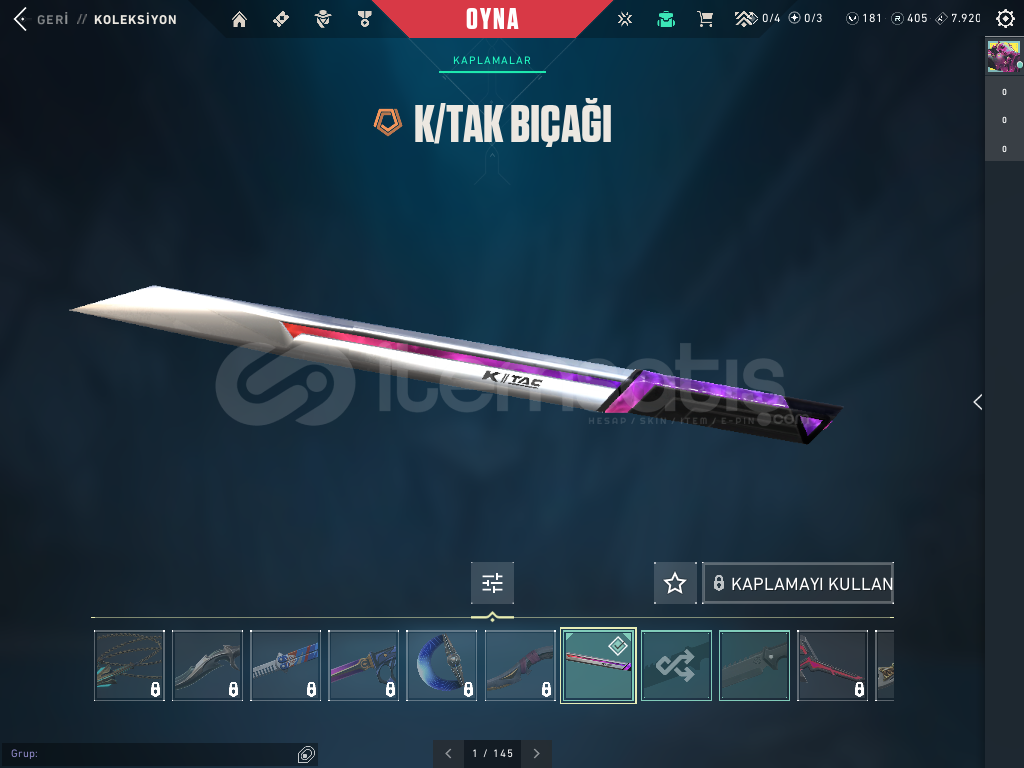Open the skin filter sliders button
This screenshot has height=768, width=1024.
pos(492,583)
